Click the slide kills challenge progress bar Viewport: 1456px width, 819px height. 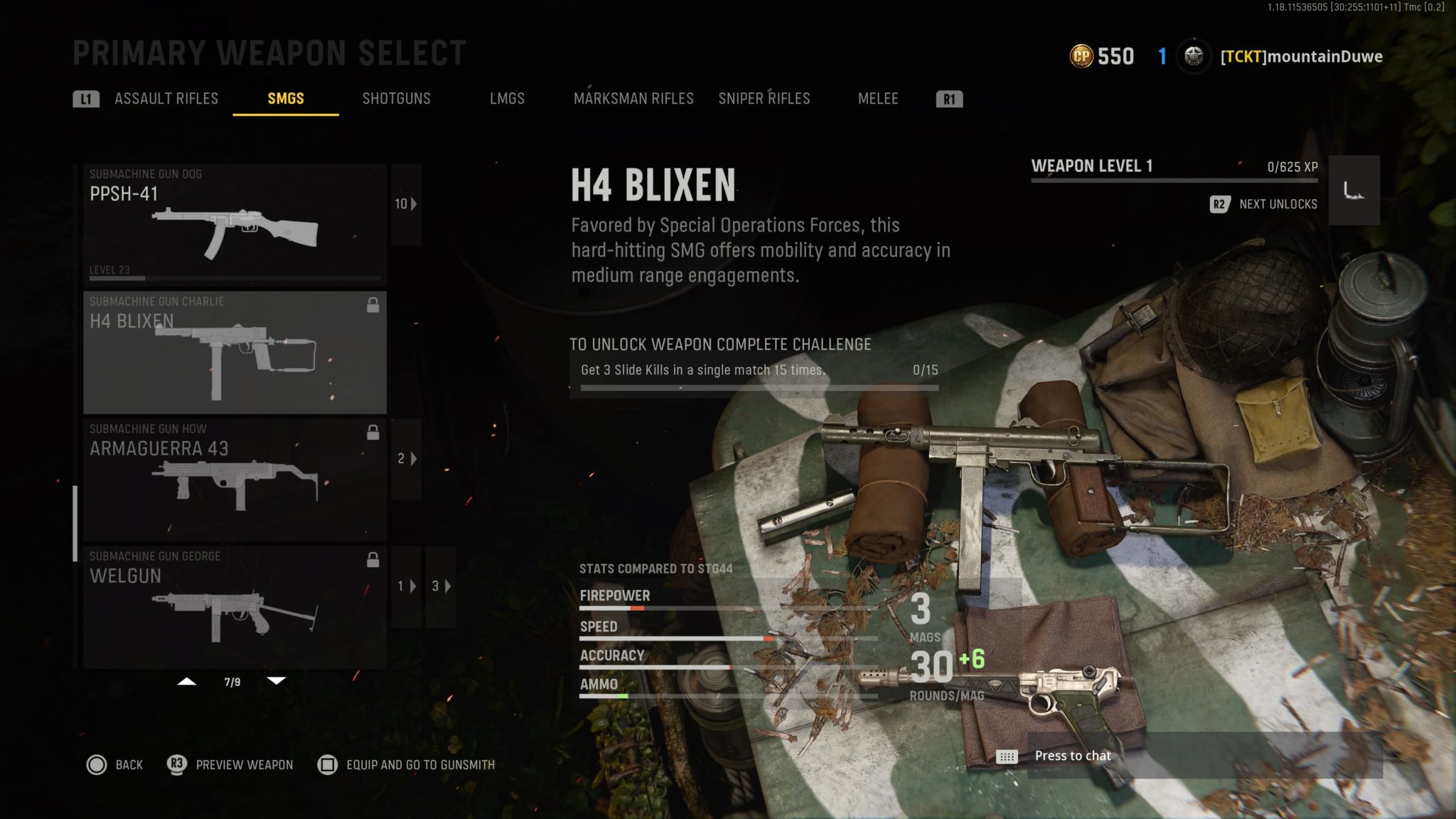pyautogui.click(x=761, y=389)
